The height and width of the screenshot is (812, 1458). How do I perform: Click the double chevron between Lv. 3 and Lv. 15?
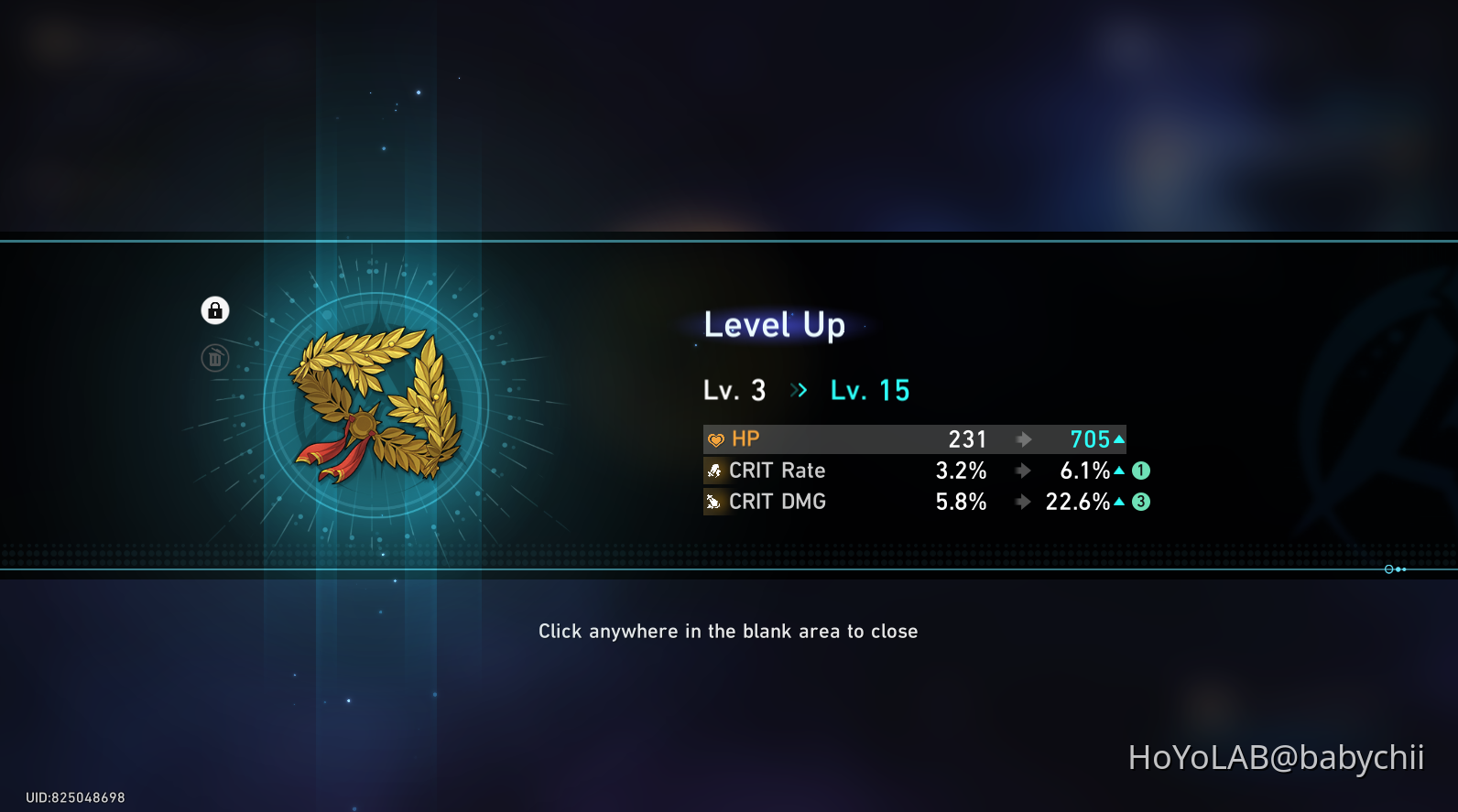798,389
